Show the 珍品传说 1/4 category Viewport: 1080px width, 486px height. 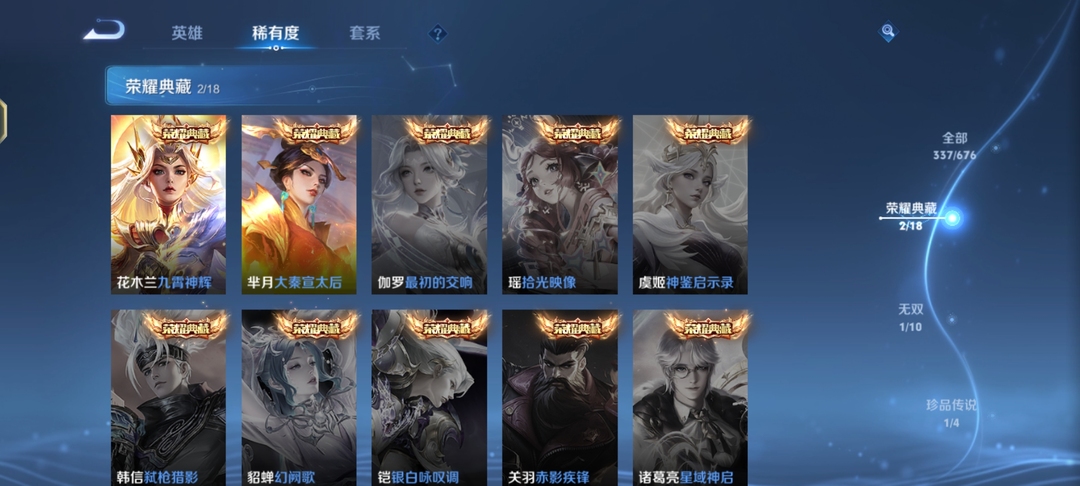[x=950, y=413]
